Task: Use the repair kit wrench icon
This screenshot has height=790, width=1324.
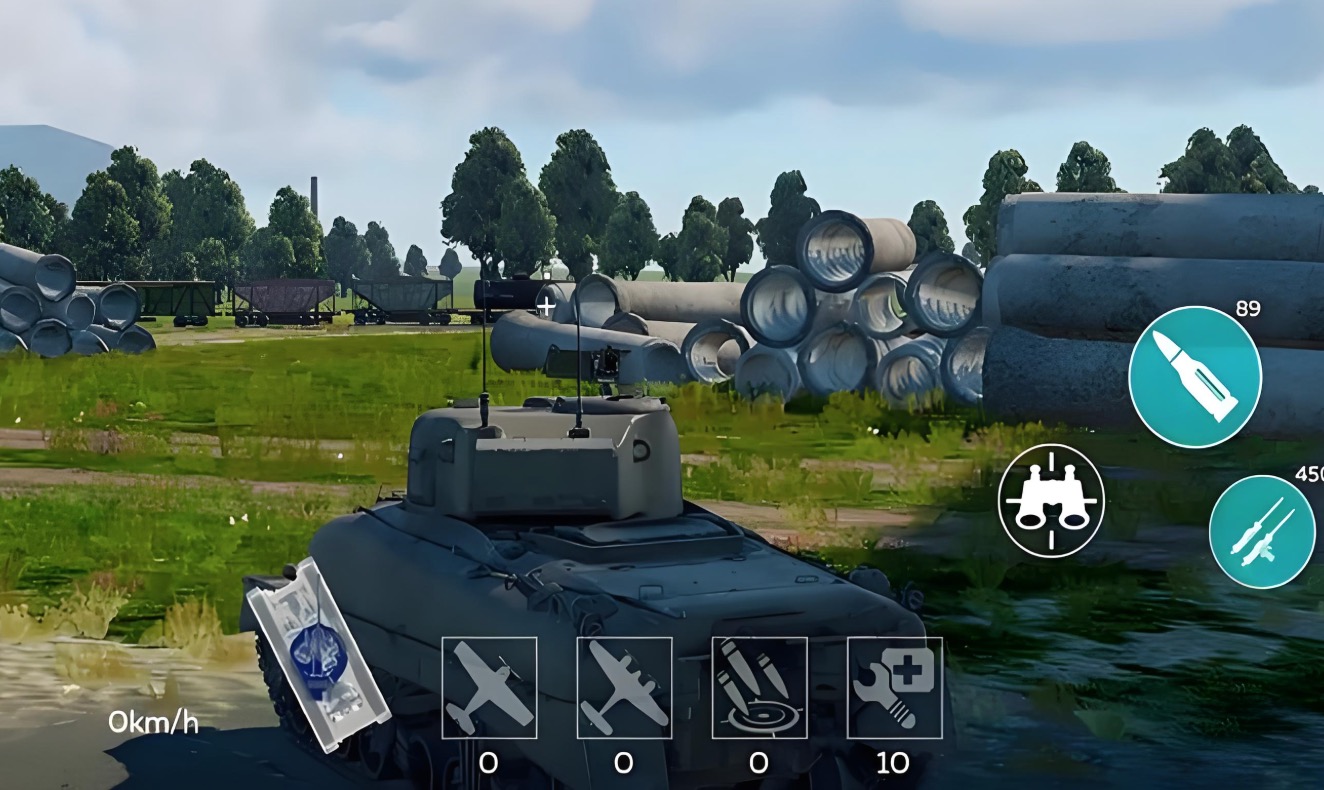Action: [894, 687]
